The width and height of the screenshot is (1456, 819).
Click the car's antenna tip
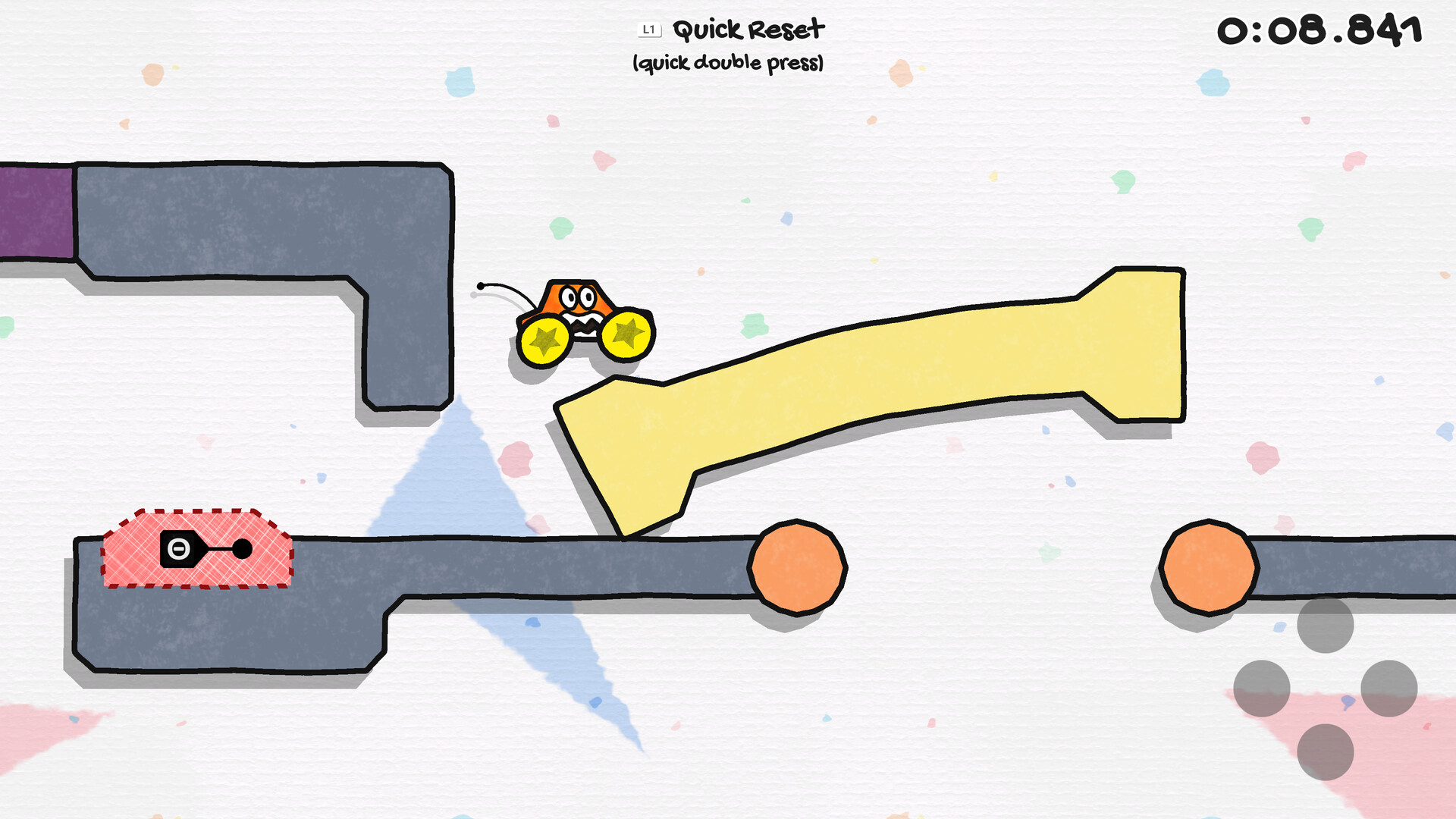pyautogui.click(x=481, y=287)
